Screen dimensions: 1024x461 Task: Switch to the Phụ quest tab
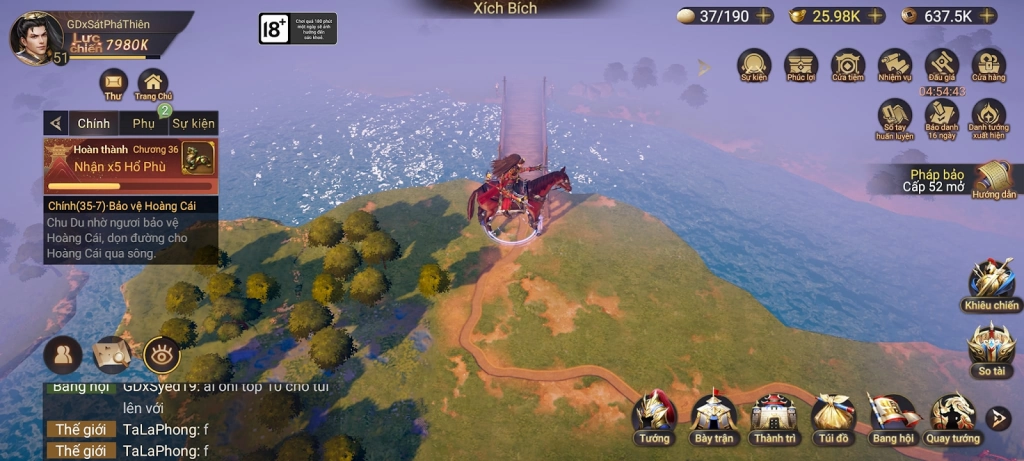(144, 123)
